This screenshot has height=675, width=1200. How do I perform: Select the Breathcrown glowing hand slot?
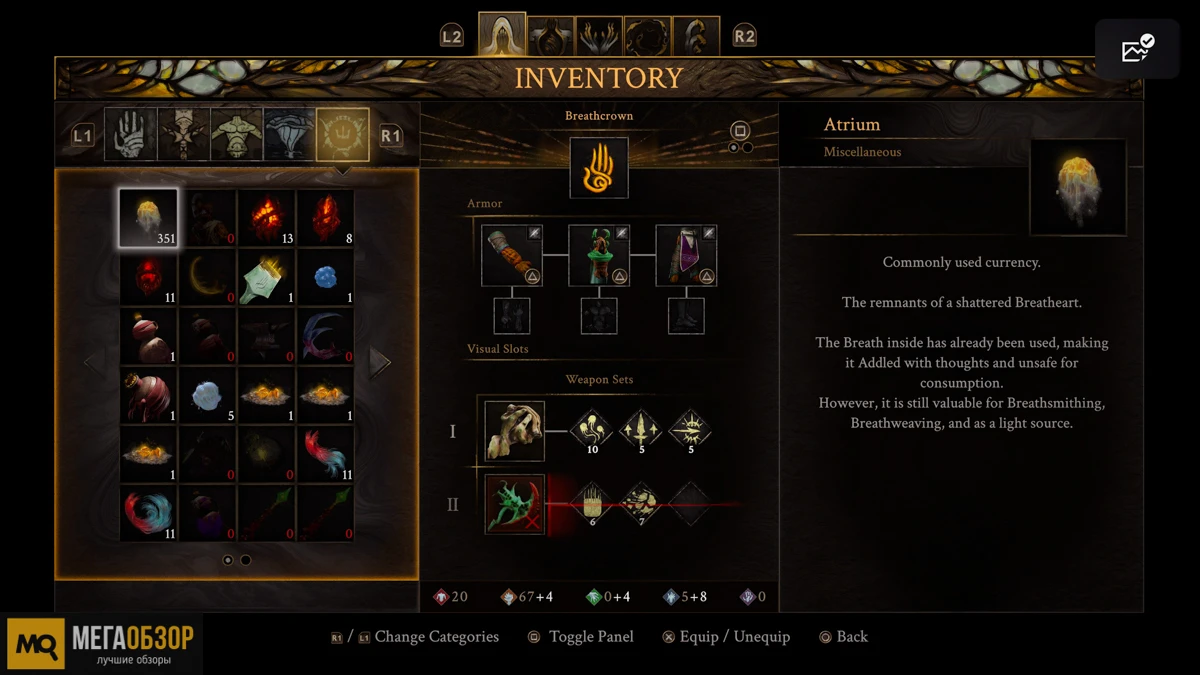coord(598,168)
